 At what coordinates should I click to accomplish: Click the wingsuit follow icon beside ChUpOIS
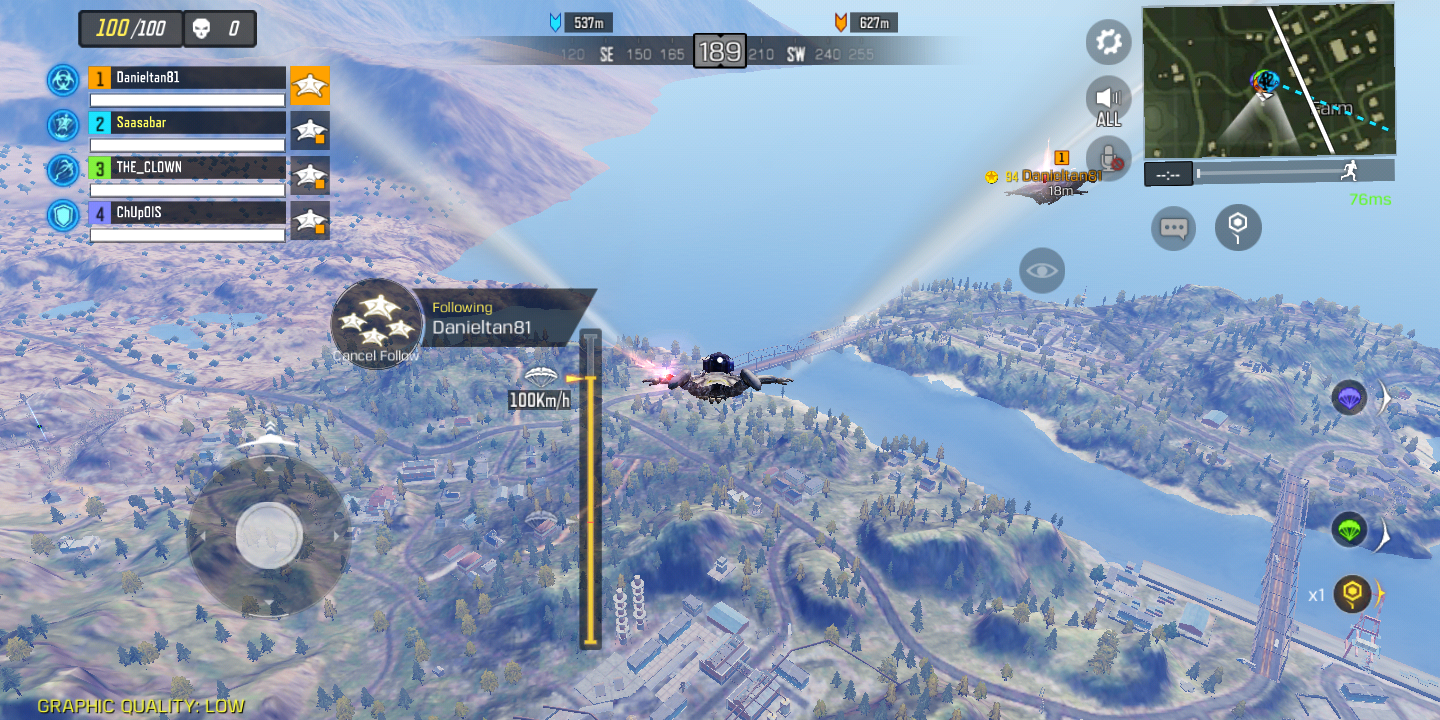coord(310,220)
